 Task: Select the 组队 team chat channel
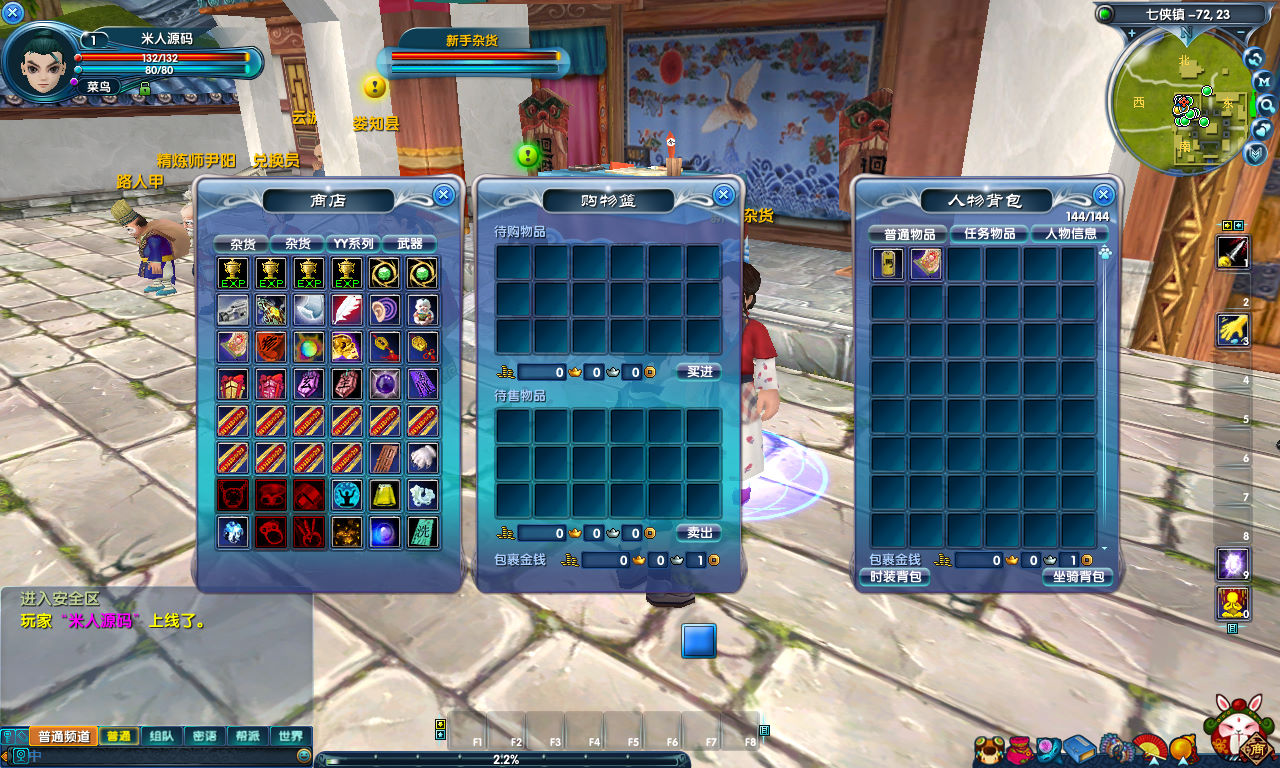tap(161, 736)
